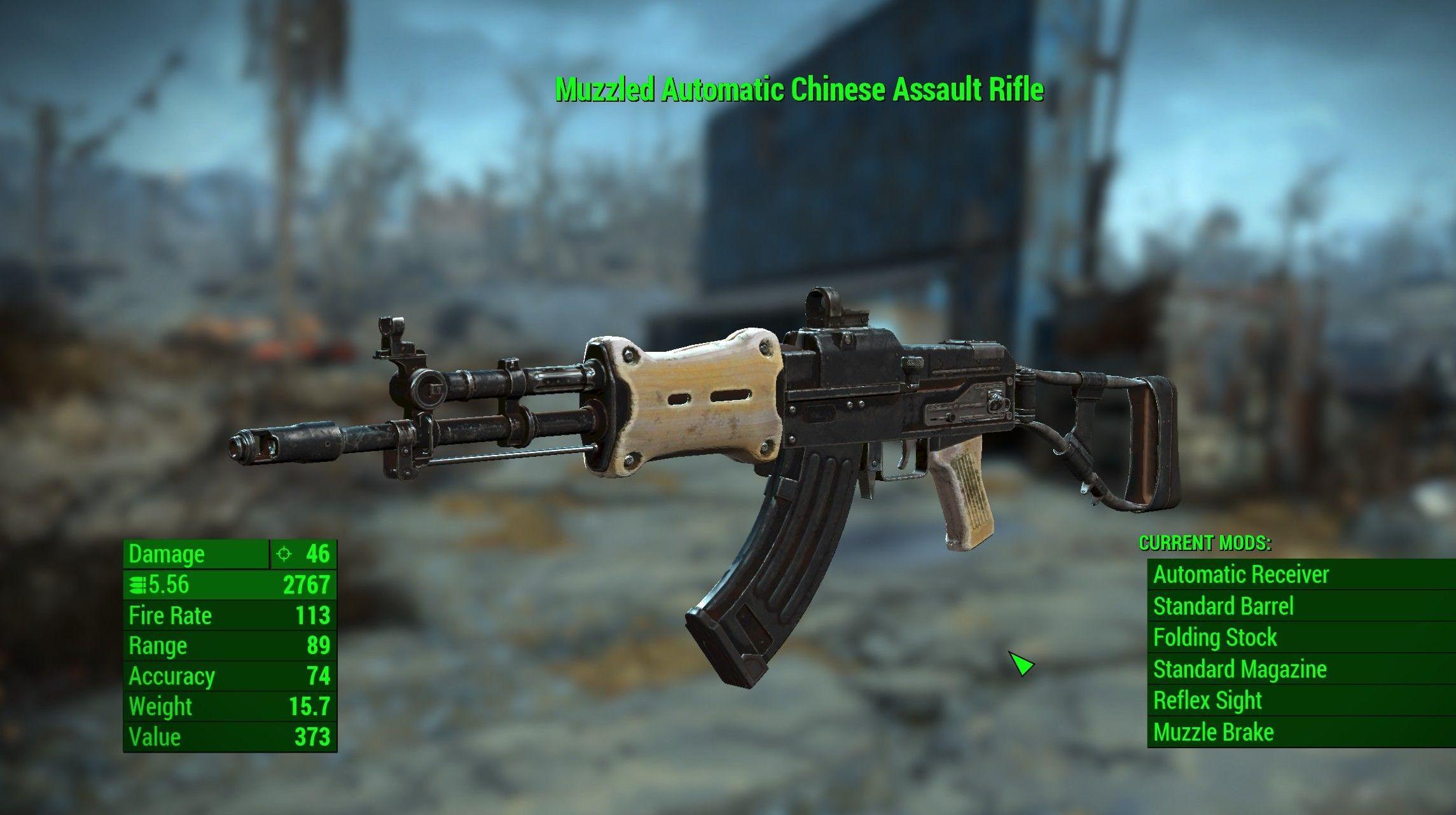Click the Automatic Receiver mod slot
The height and width of the screenshot is (815, 1456).
pyautogui.click(x=1241, y=574)
